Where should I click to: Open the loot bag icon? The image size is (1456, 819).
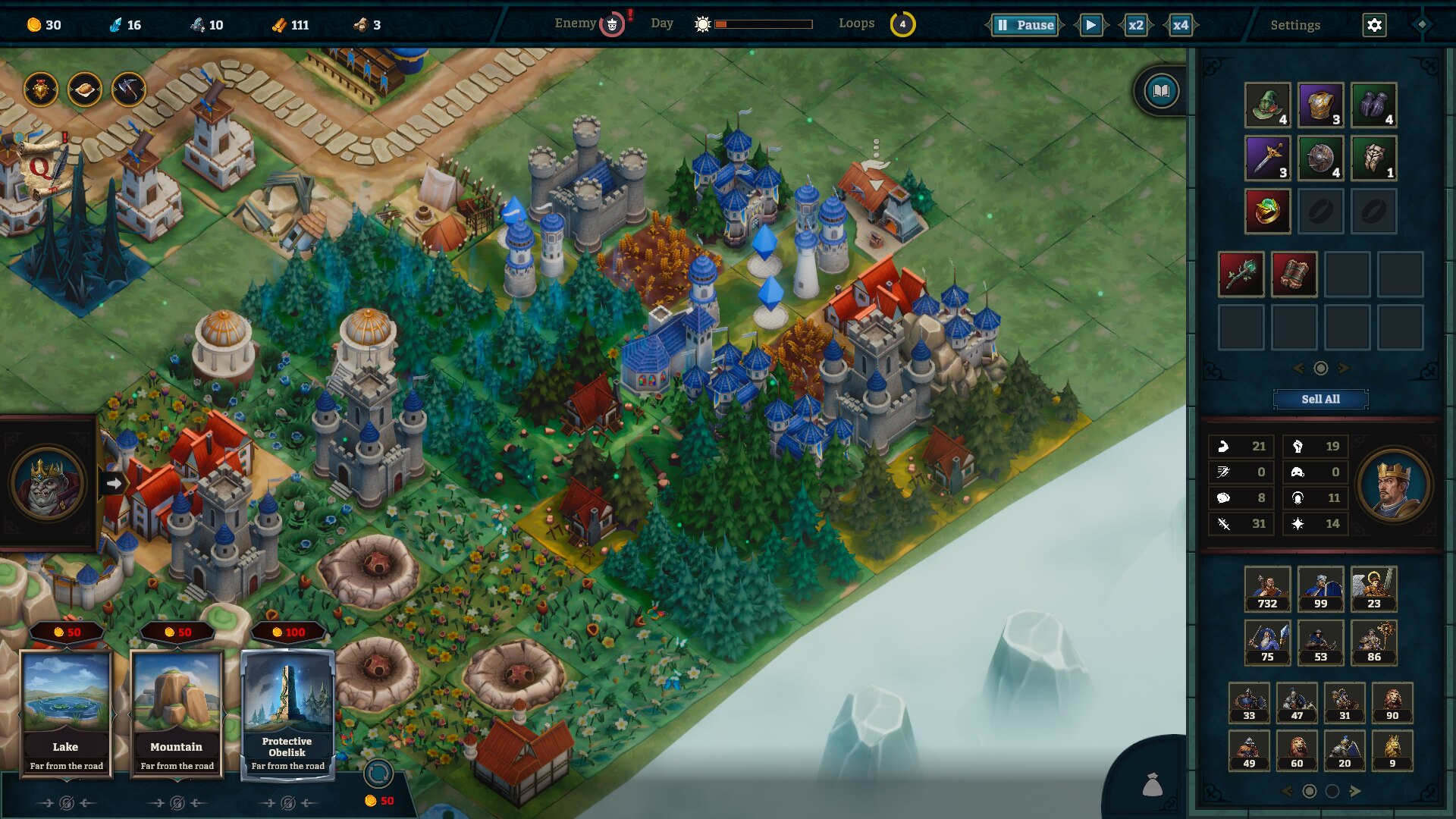[1153, 786]
